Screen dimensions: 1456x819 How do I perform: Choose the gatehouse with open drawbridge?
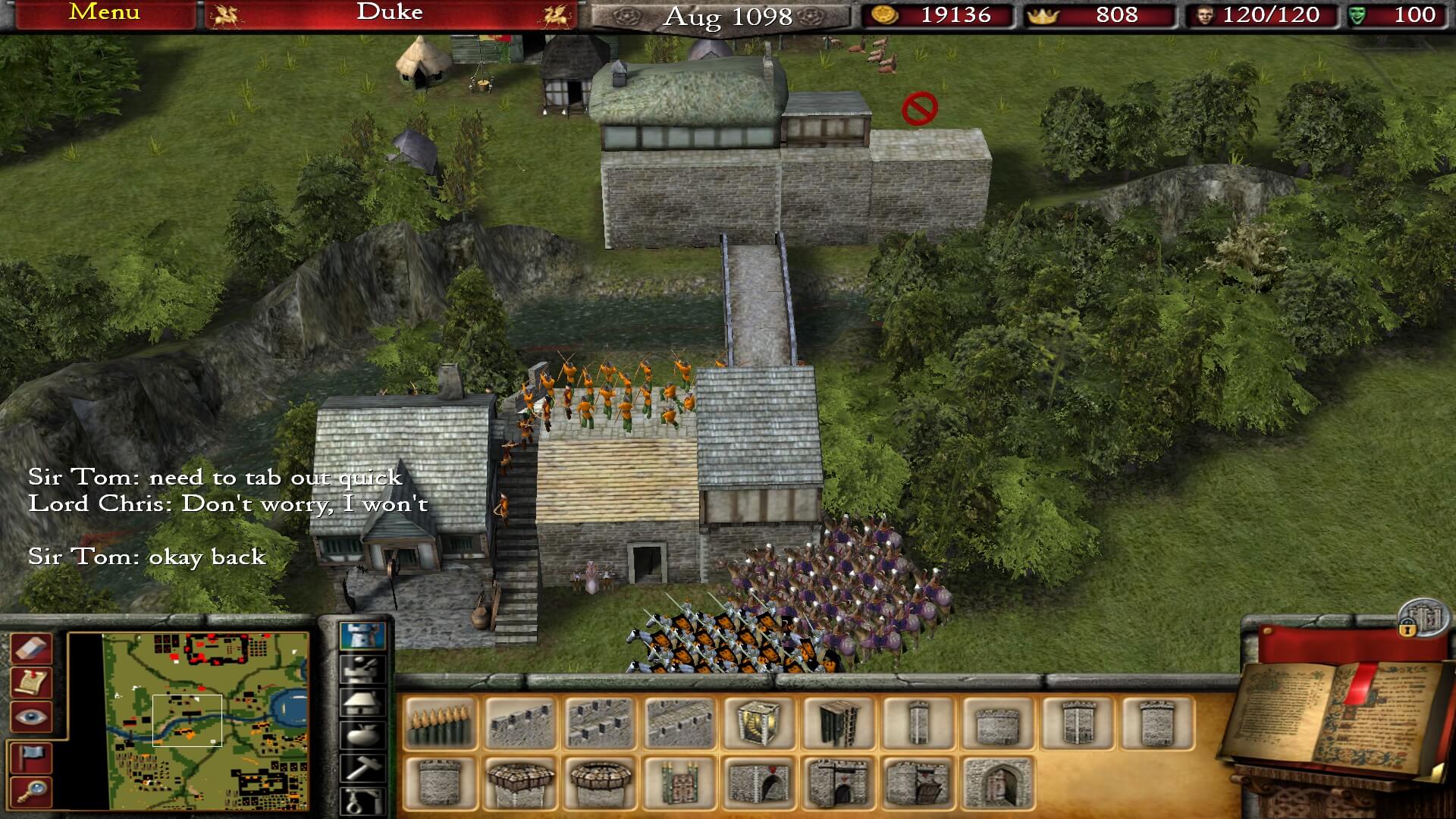[918, 783]
